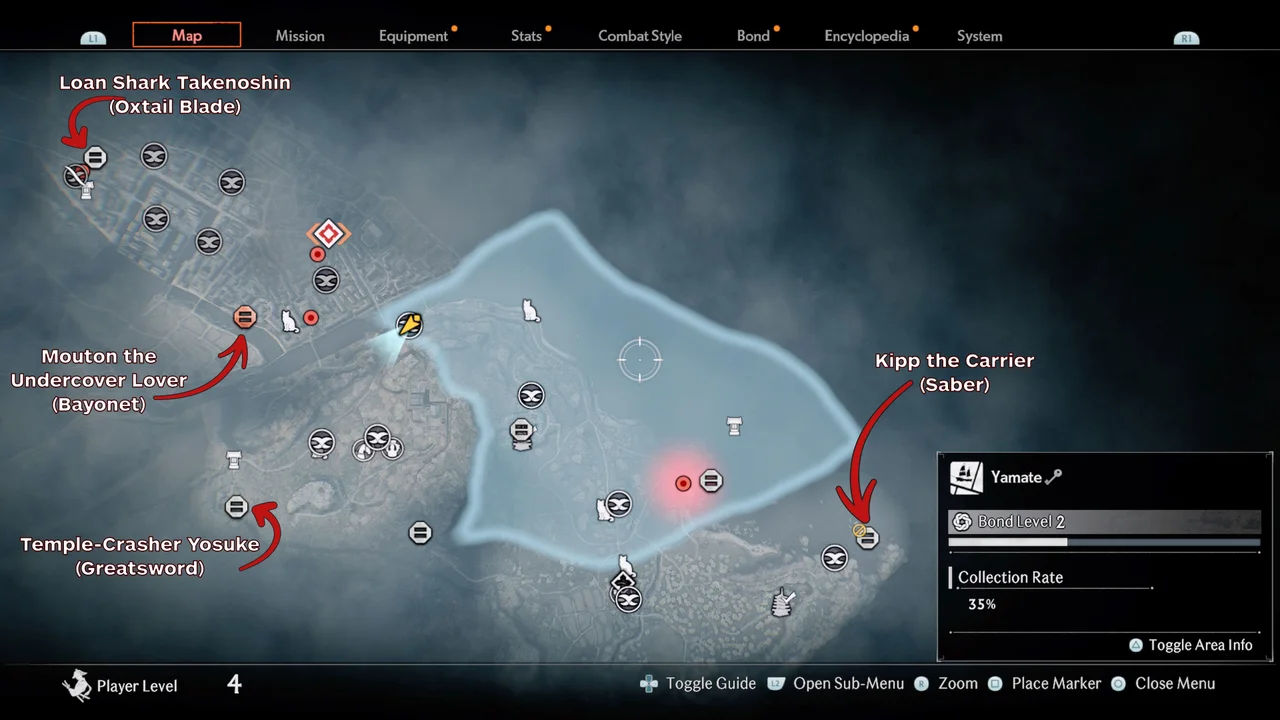
Task: Click the red diamond mission marker
Action: coord(328,234)
